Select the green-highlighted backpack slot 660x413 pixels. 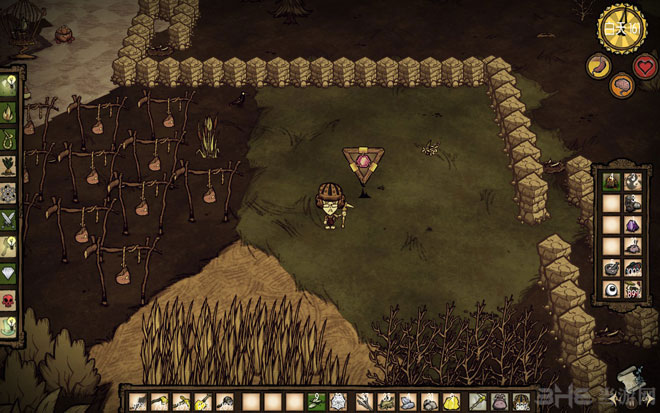[610, 182]
